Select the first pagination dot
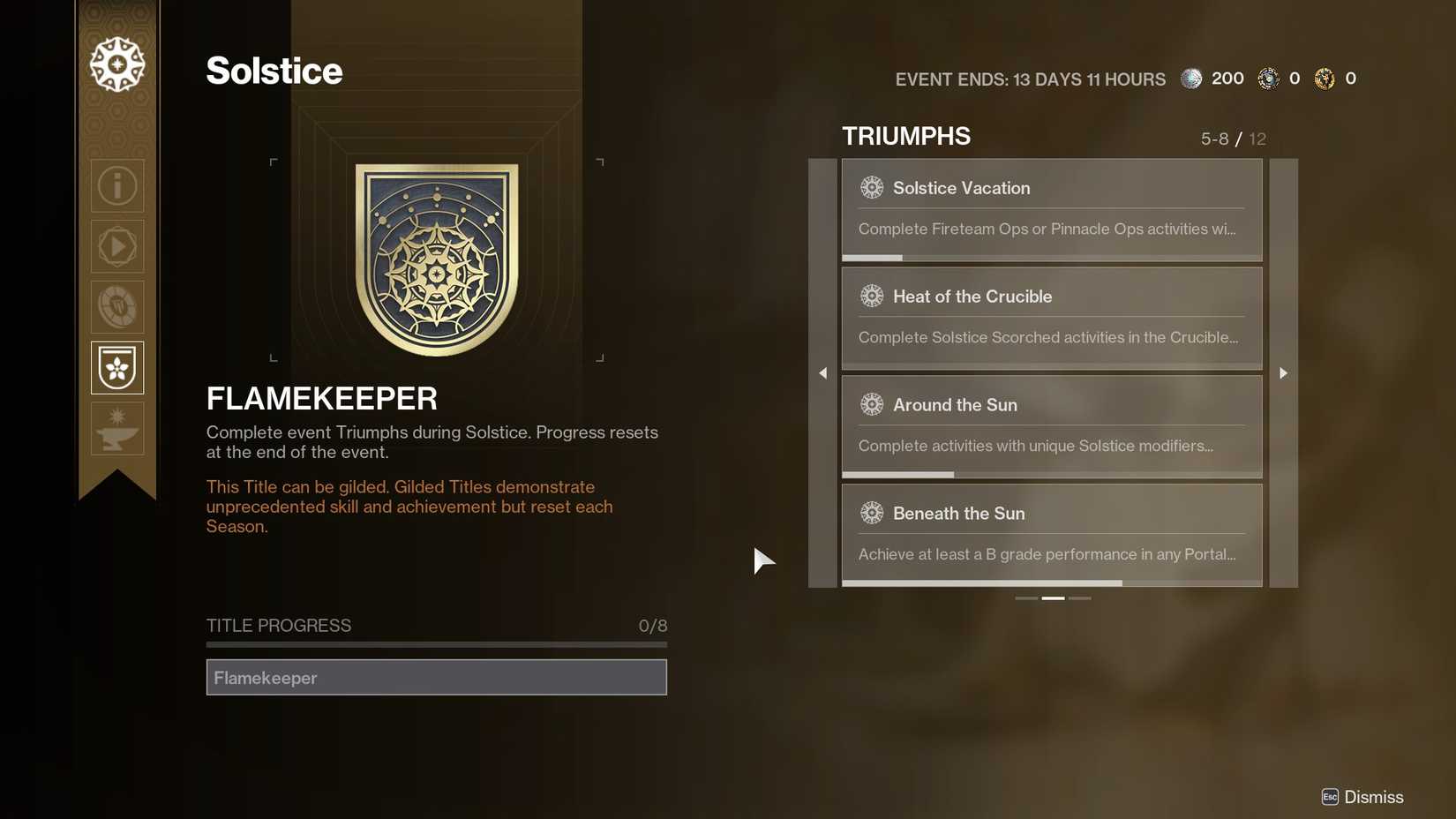 [1025, 597]
